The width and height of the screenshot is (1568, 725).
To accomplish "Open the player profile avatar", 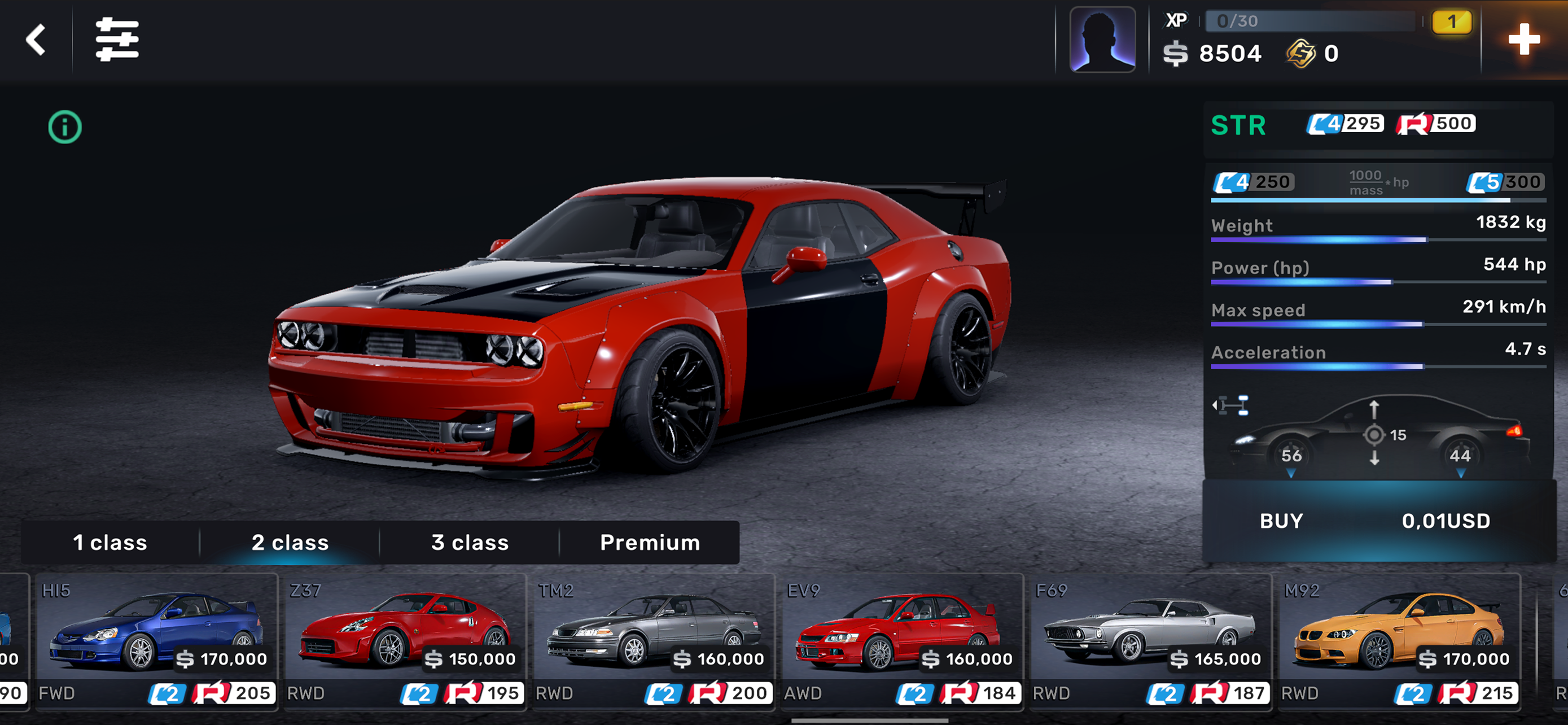I will [1102, 40].
